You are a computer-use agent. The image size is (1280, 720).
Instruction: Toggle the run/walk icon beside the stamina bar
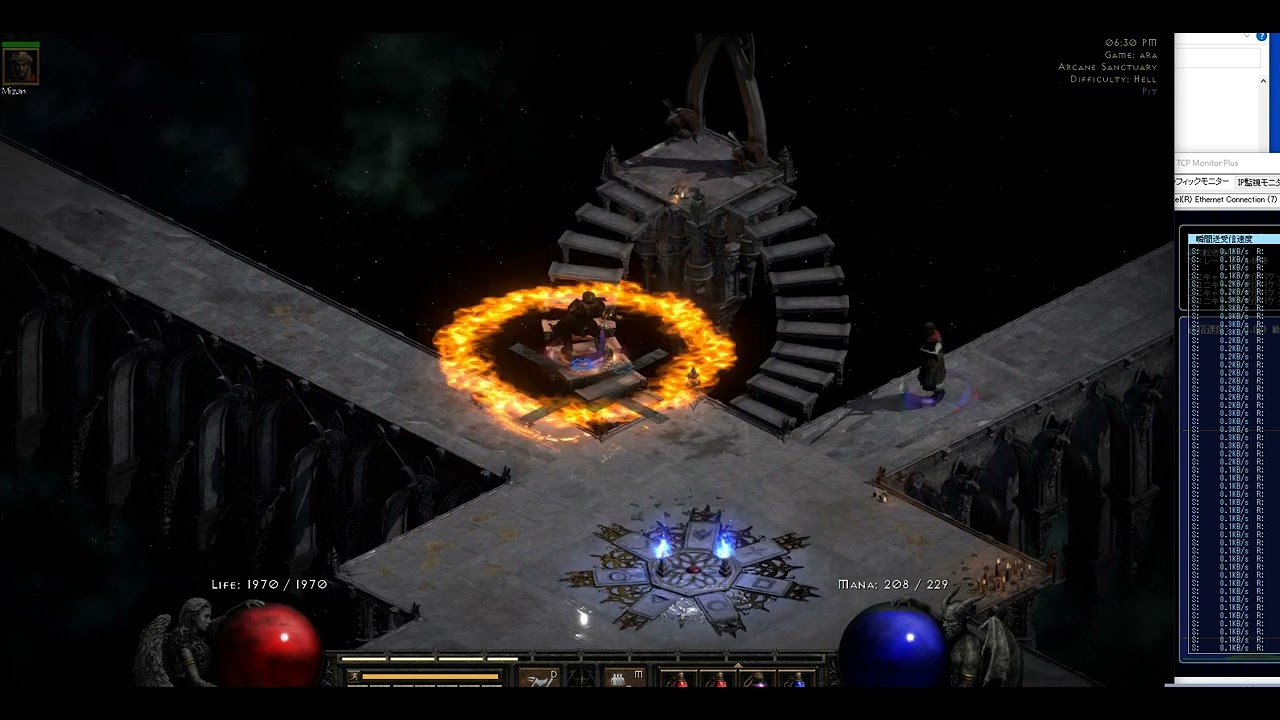click(x=352, y=677)
